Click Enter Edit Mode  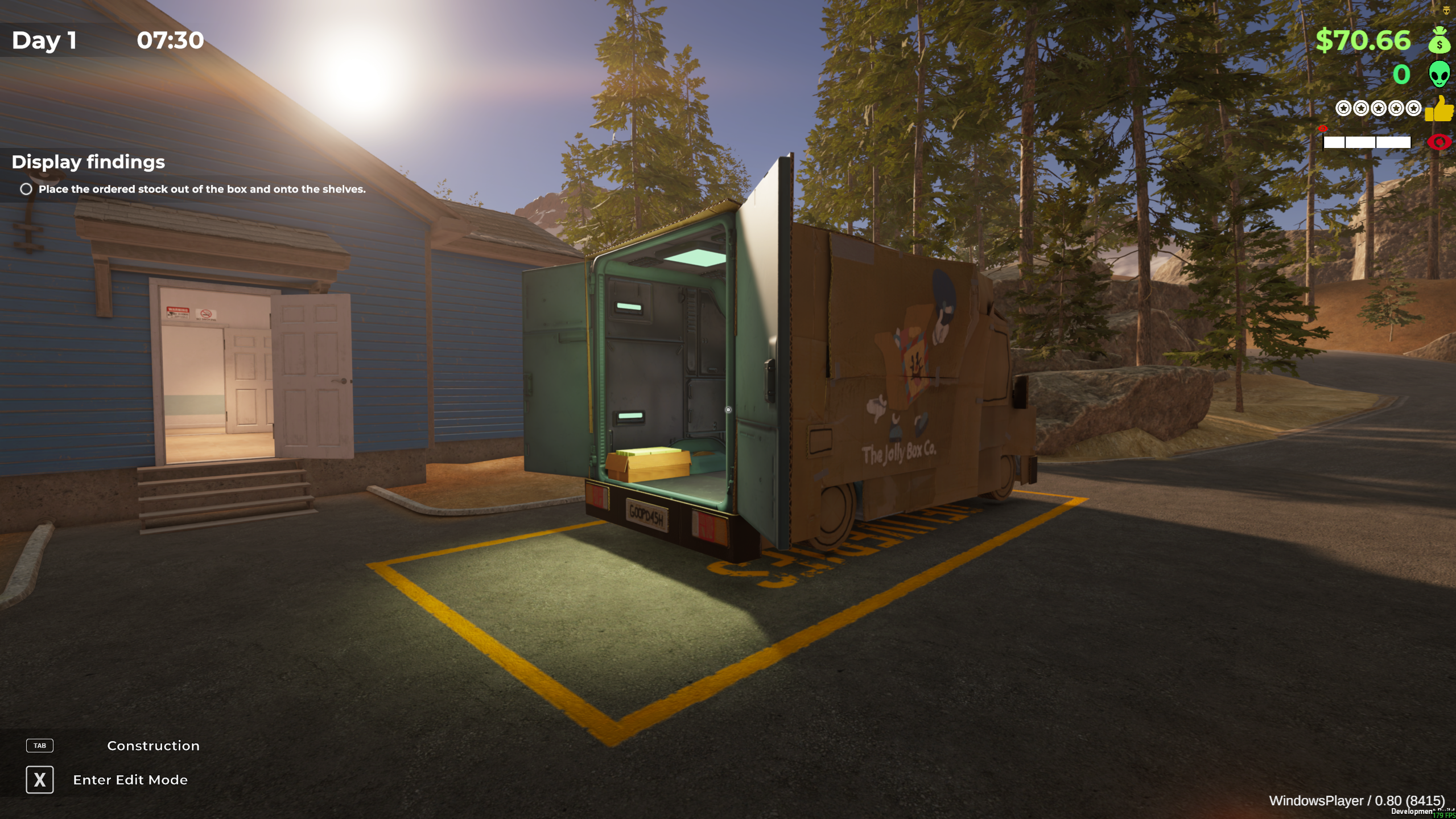pos(130,780)
